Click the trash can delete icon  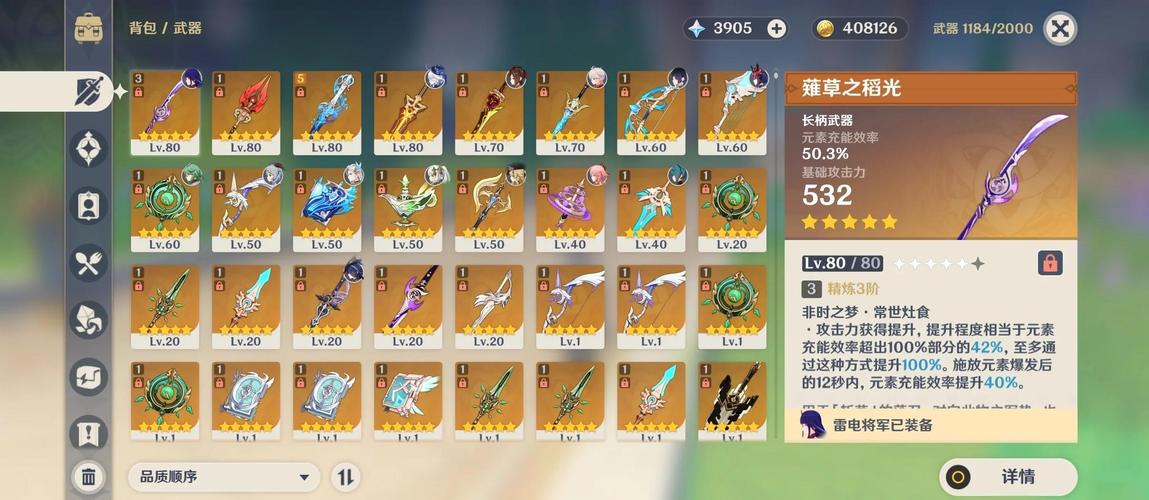pos(88,477)
